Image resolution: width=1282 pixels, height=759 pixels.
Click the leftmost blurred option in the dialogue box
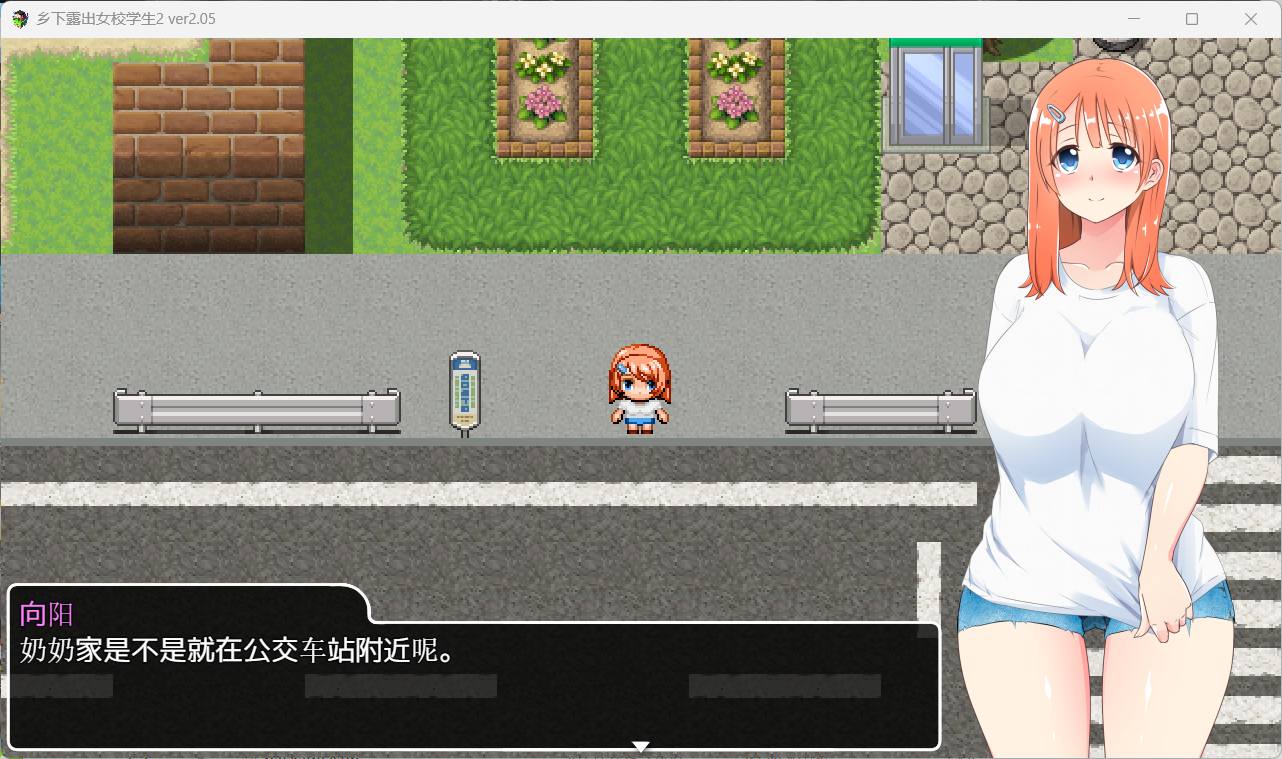(62, 686)
